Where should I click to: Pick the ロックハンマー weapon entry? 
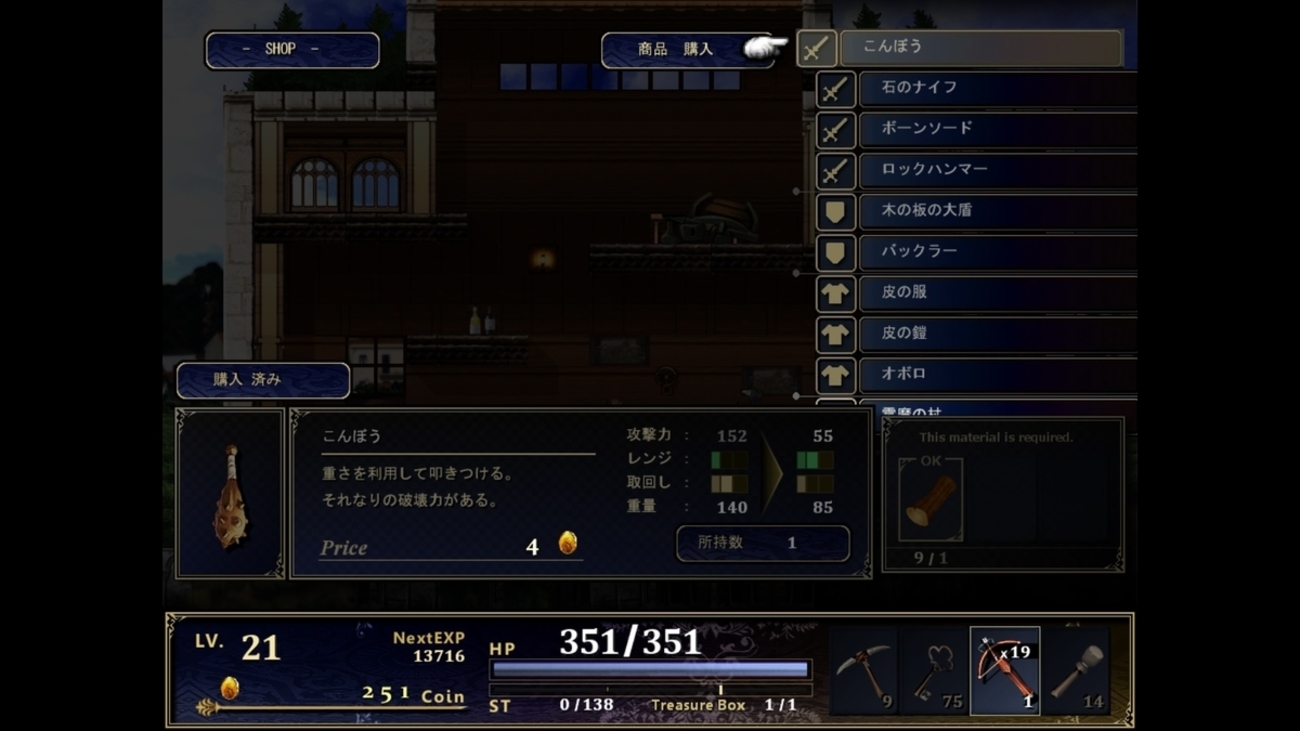click(x=996, y=170)
